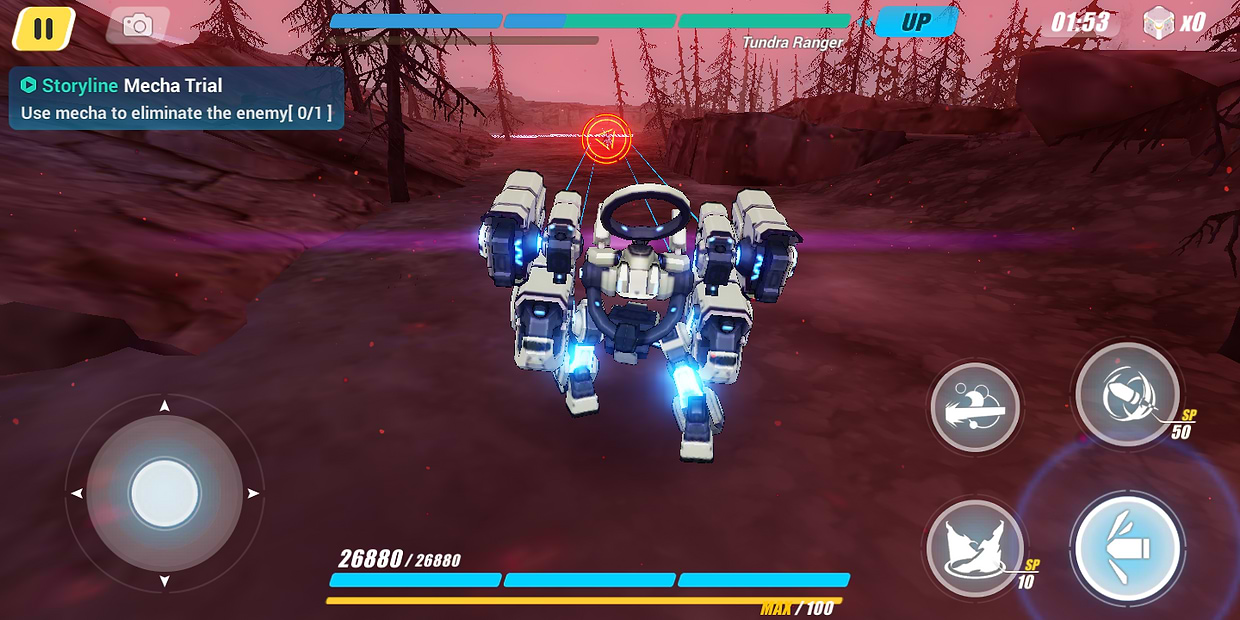Viewport: 1240px width, 620px height.
Task: Use the 10 SP stomp skill
Action: [x=975, y=547]
